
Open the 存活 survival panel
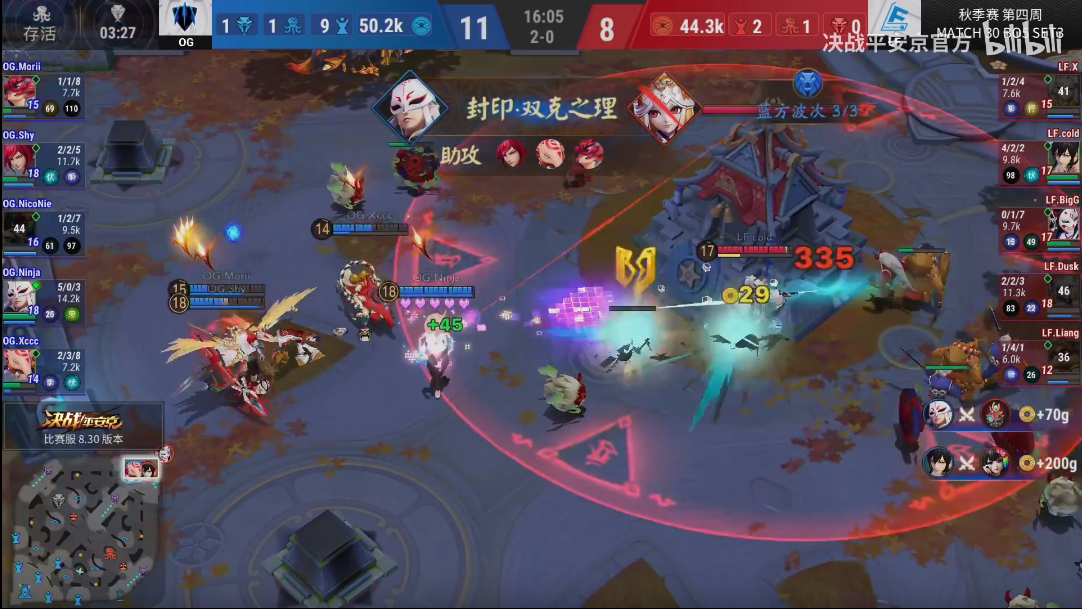click(x=40, y=24)
